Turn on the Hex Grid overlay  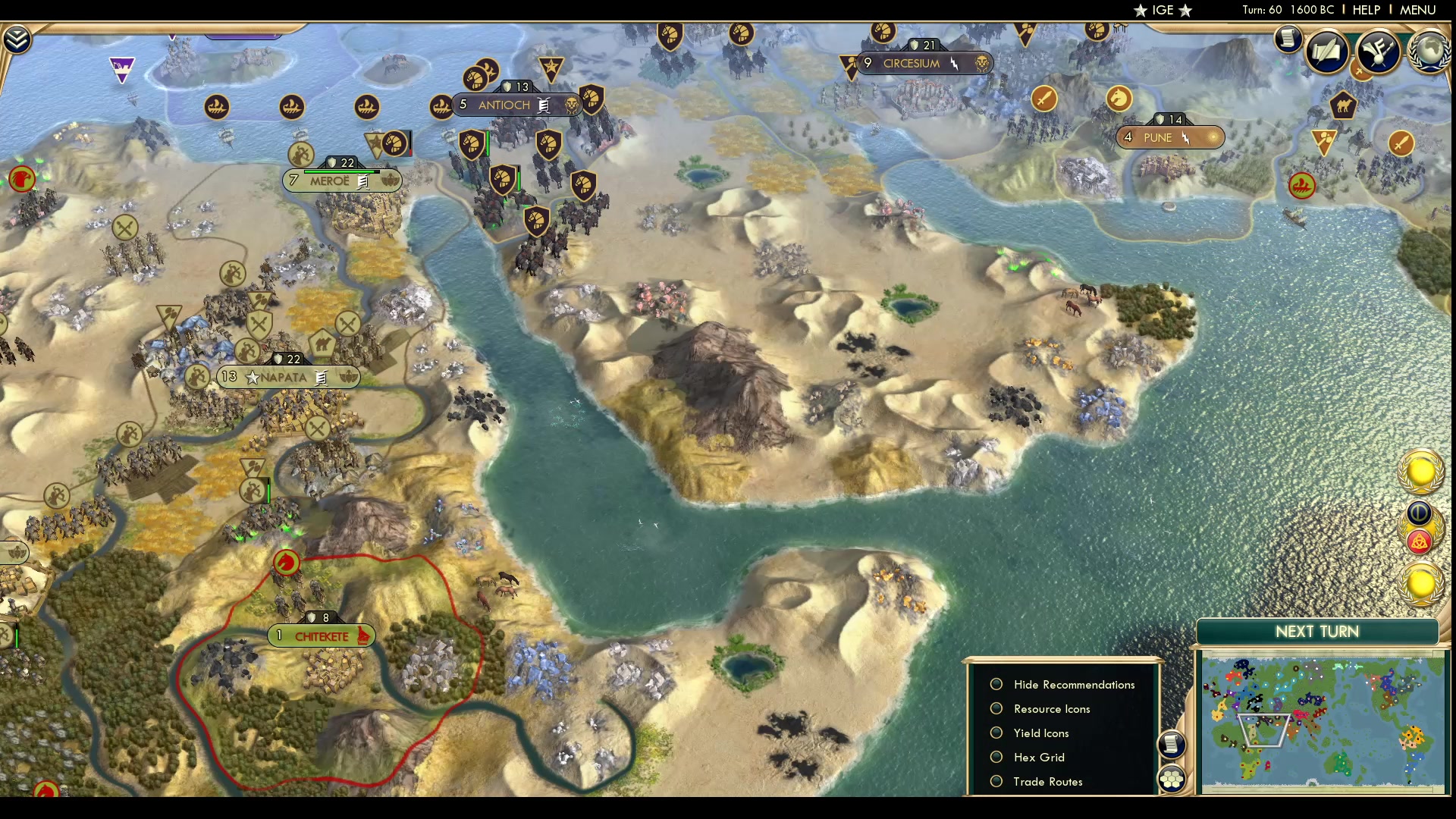(997, 757)
